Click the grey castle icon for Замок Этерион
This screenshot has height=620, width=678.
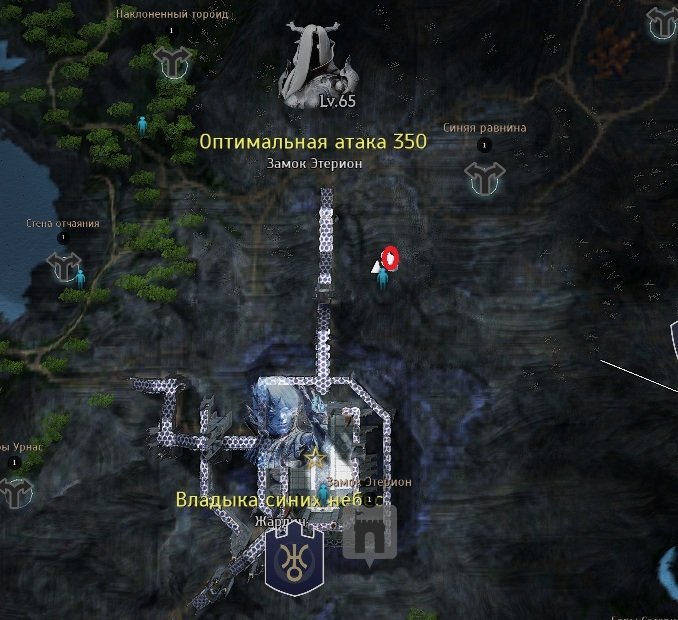click(370, 535)
